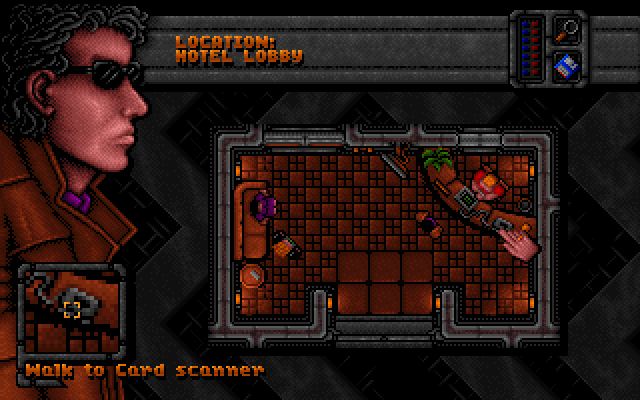This screenshot has height=400, width=640.
Task: Open the floppy disk save menu
Action: (565, 67)
